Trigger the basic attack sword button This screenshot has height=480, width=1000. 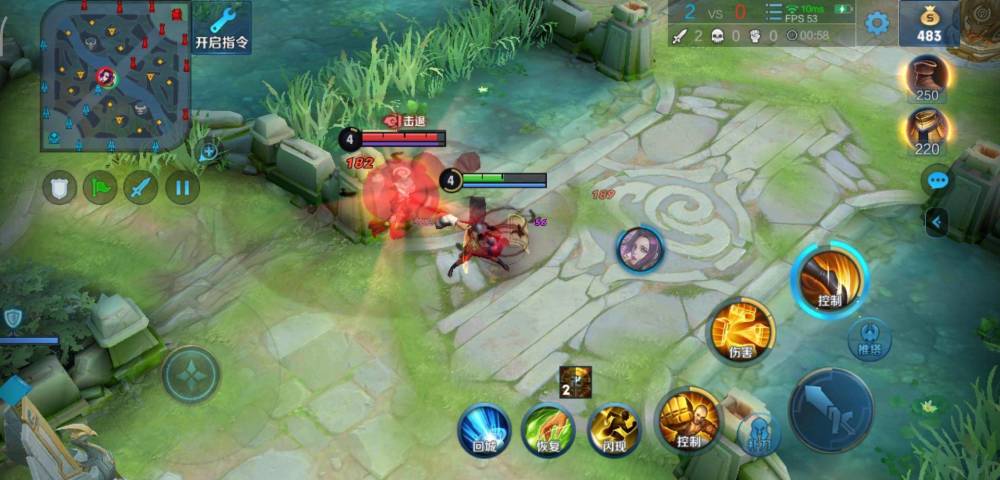click(x=830, y=410)
